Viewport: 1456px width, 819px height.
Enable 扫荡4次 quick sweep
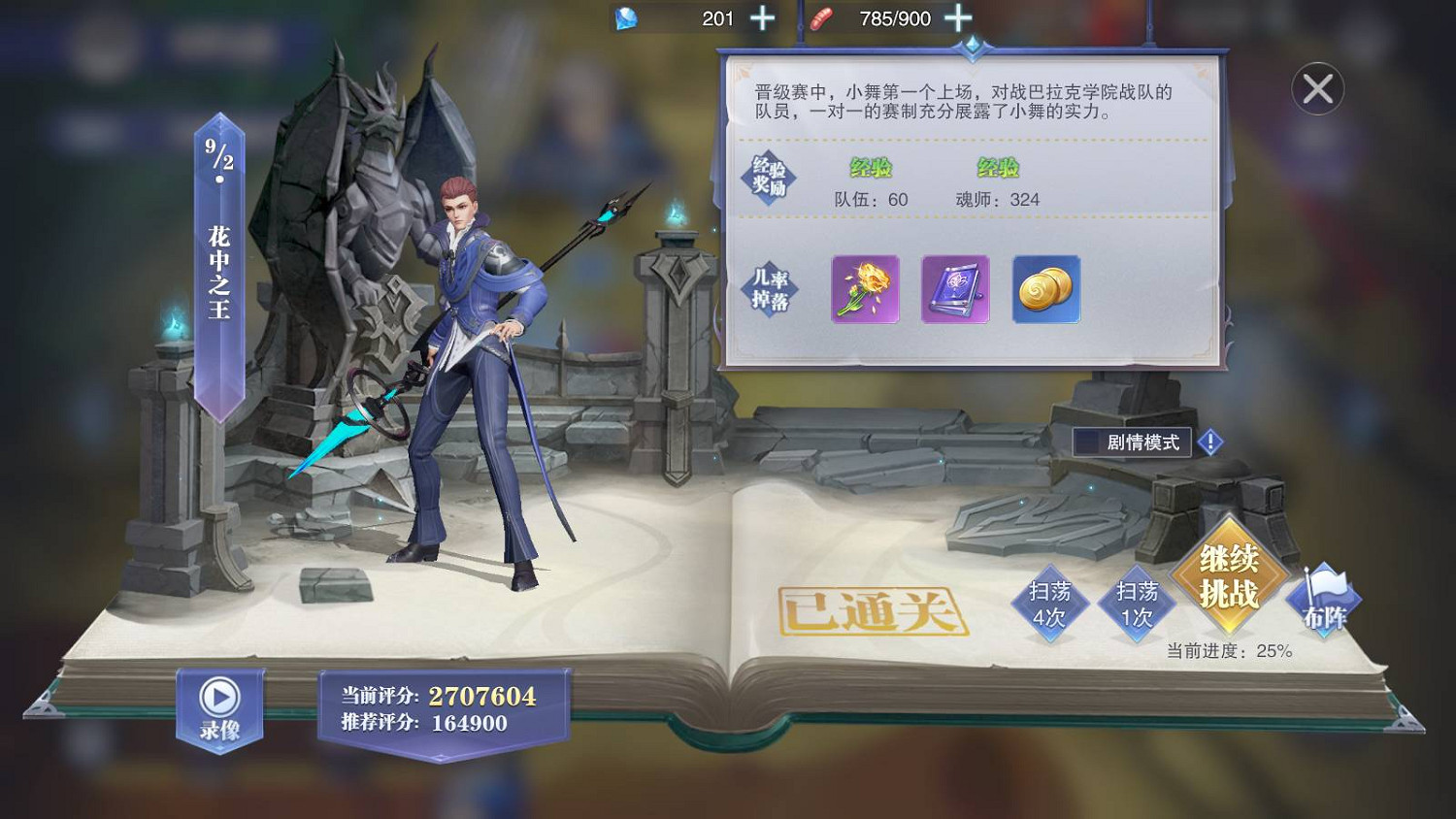pyautogui.click(x=1052, y=604)
